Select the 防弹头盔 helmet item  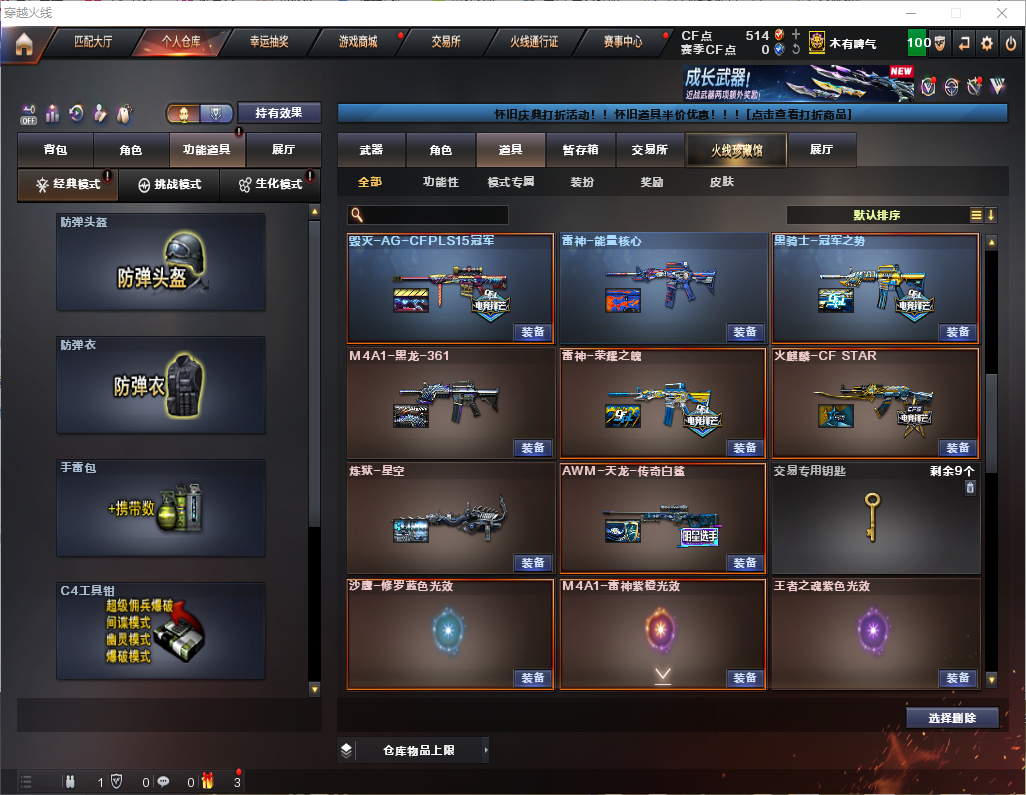click(x=161, y=262)
